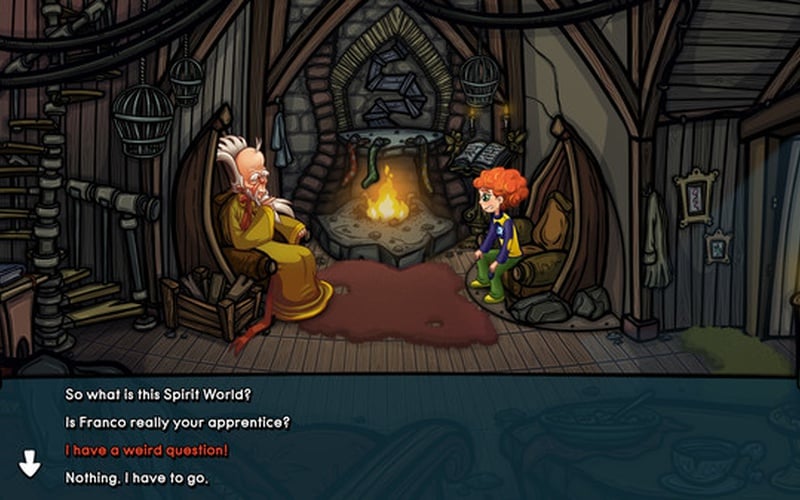End conversation with "Nothing, I have to go."

coord(137,478)
